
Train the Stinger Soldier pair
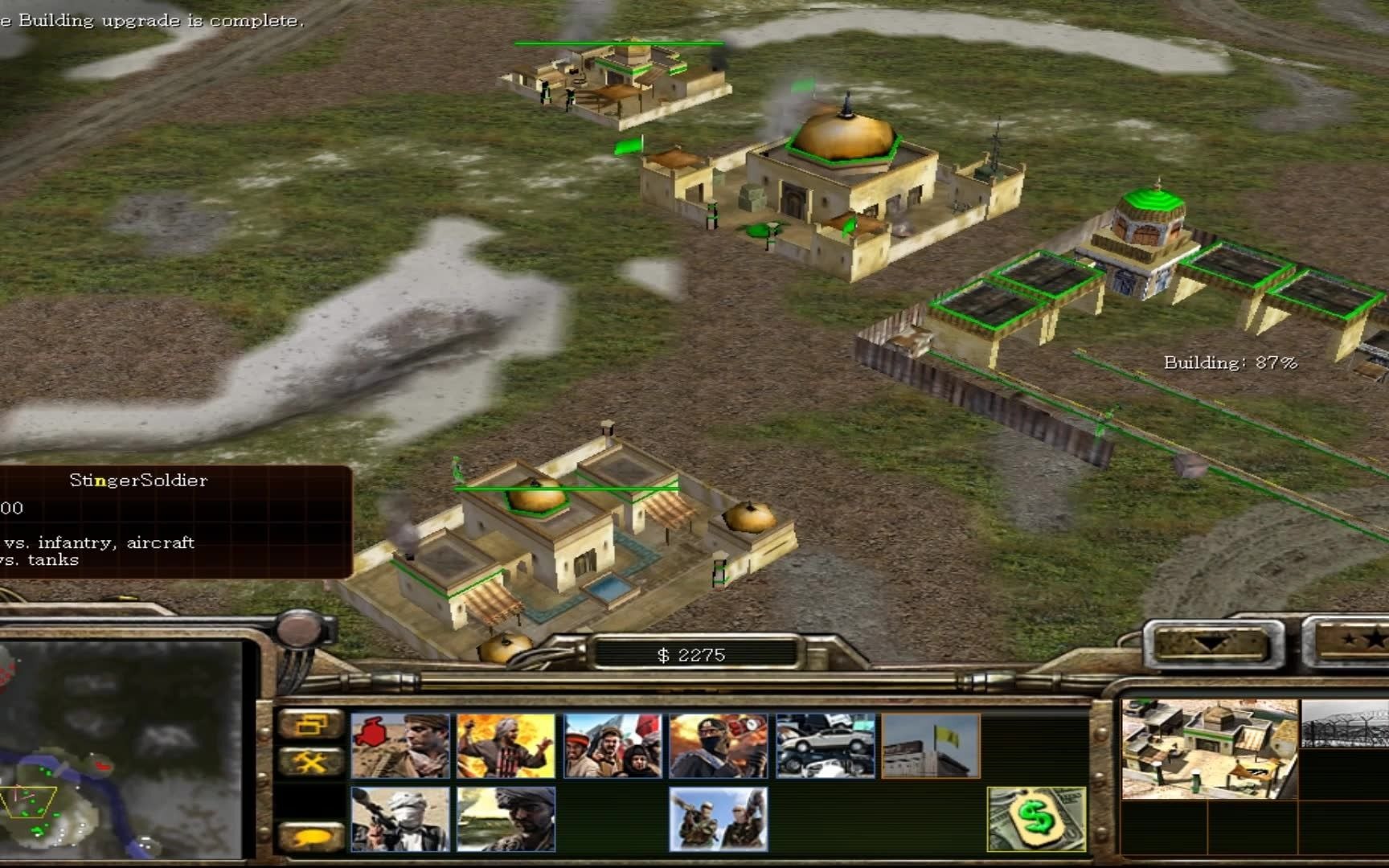(719, 819)
